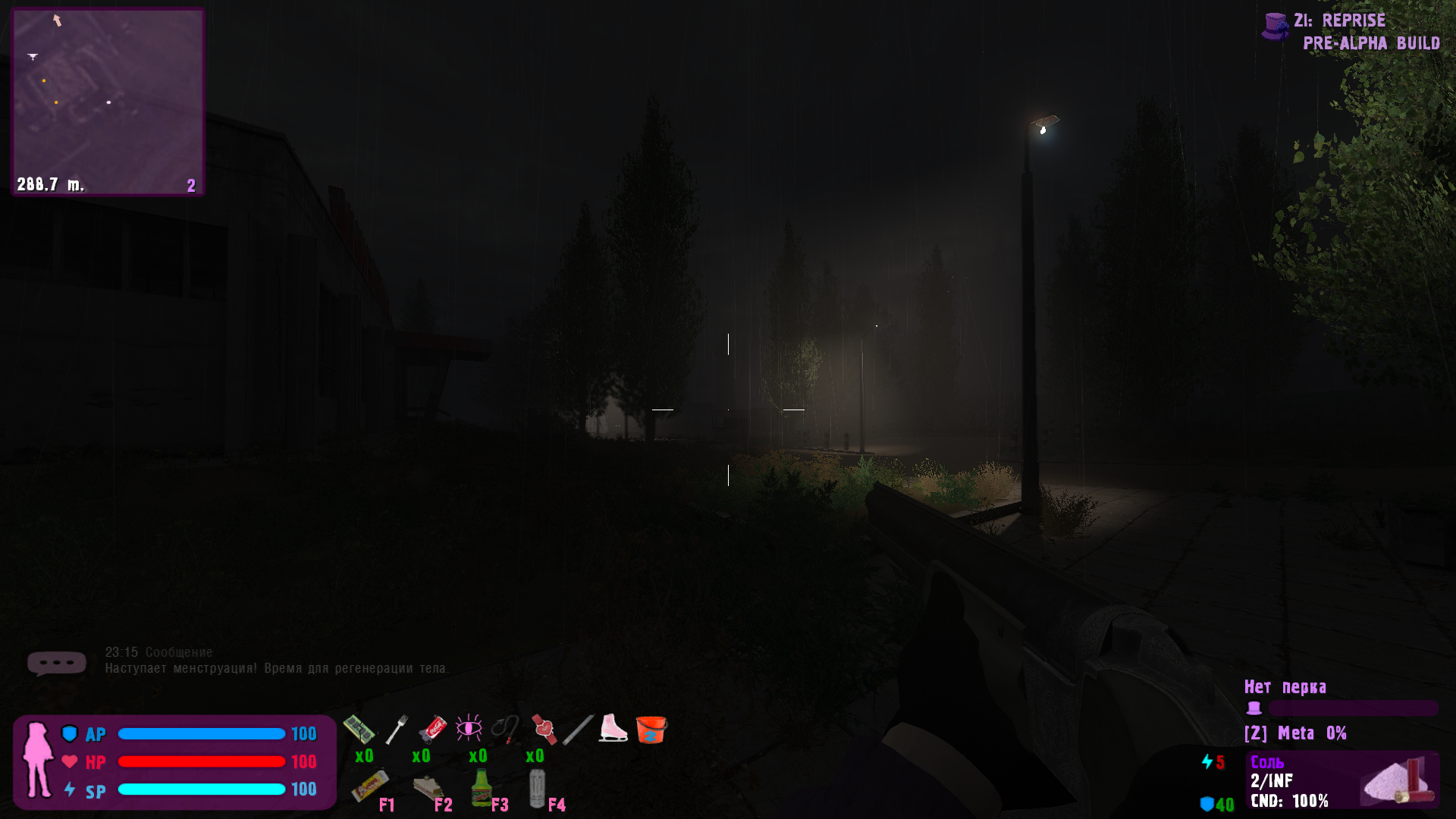This screenshot has height=819, width=1456.
Task: Use the candy bar in slot F1
Action: pyautogui.click(x=370, y=786)
